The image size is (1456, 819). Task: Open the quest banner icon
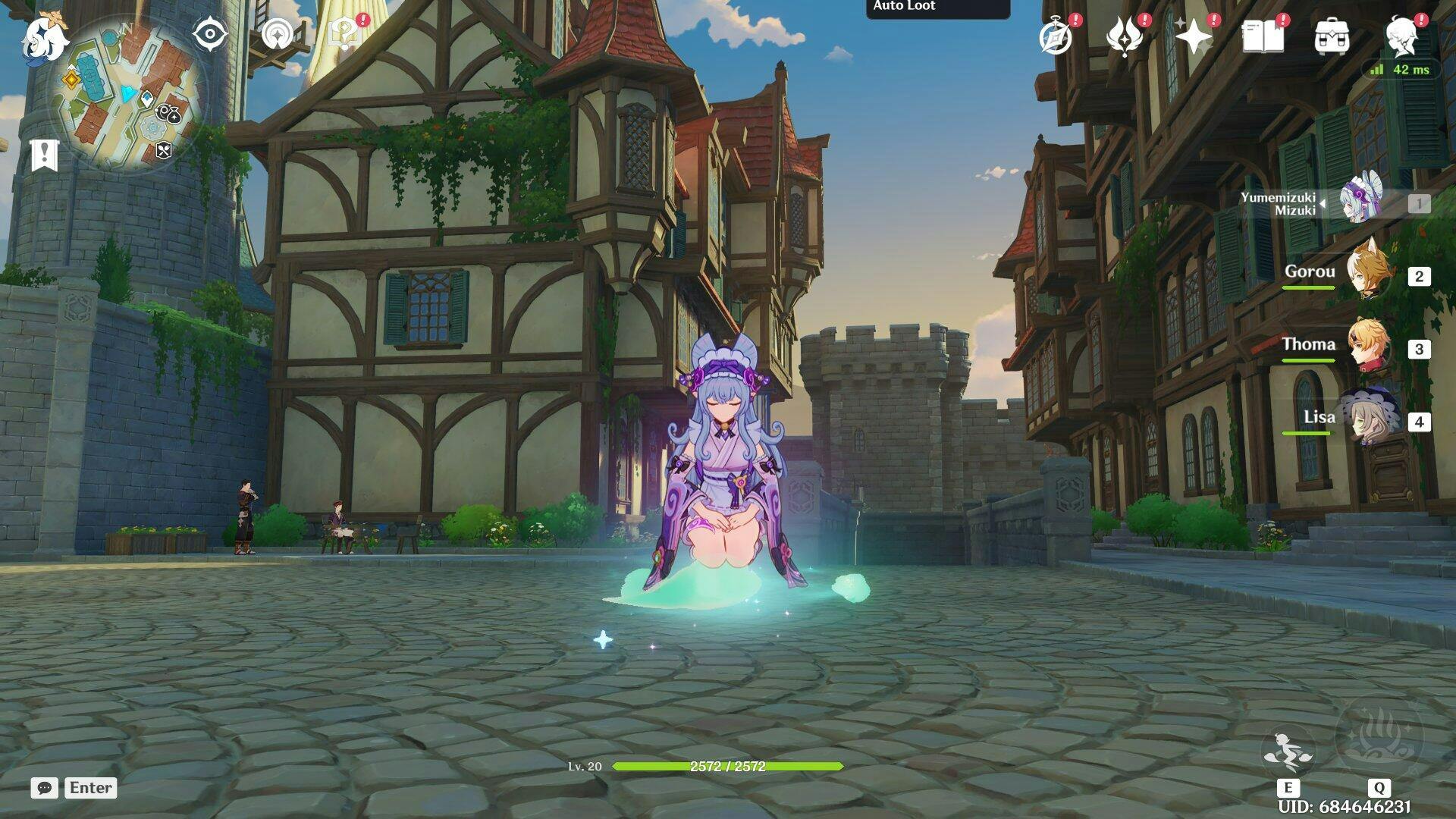click(x=44, y=155)
